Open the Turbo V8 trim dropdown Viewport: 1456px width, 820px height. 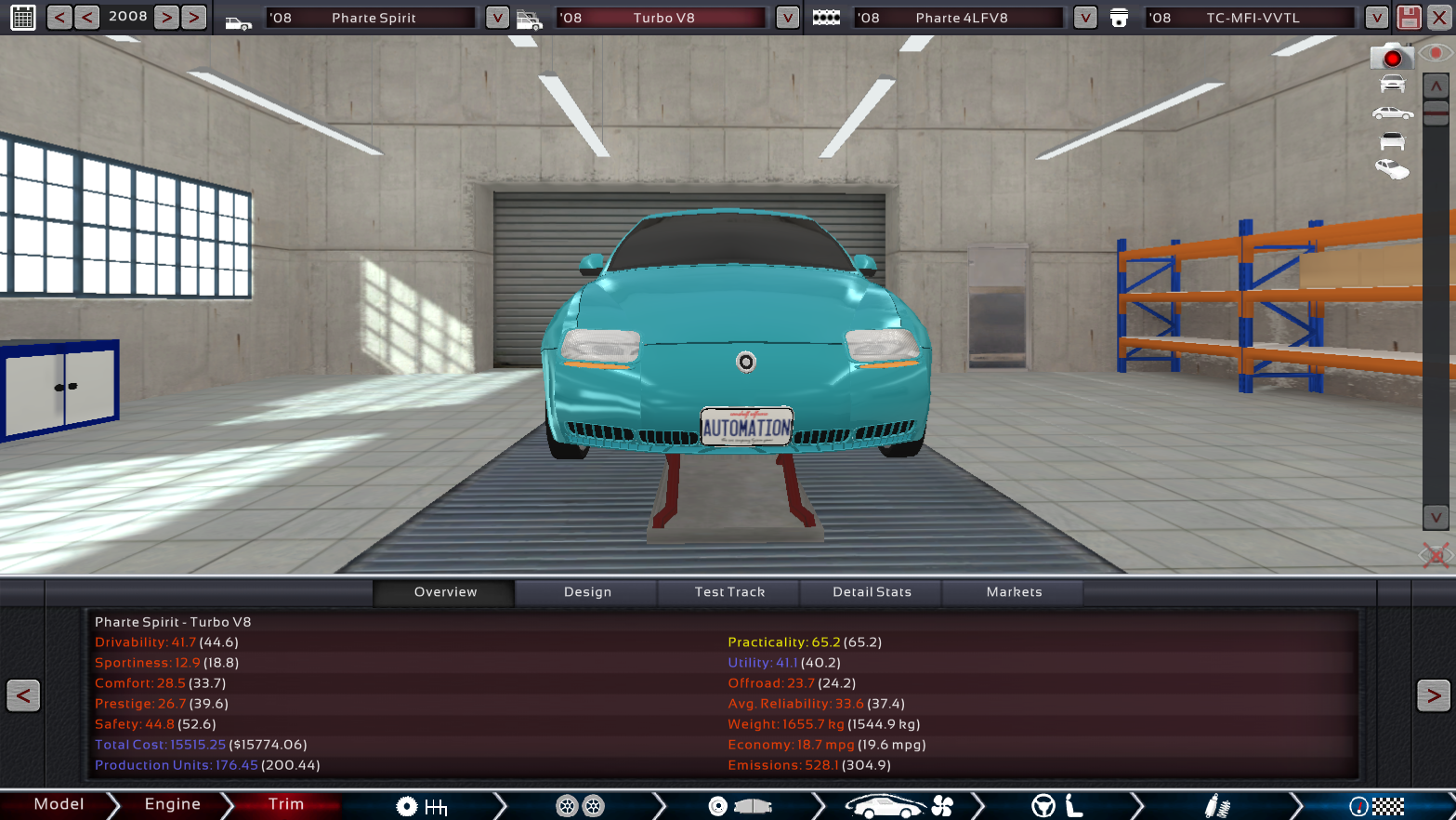tap(787, 17)
